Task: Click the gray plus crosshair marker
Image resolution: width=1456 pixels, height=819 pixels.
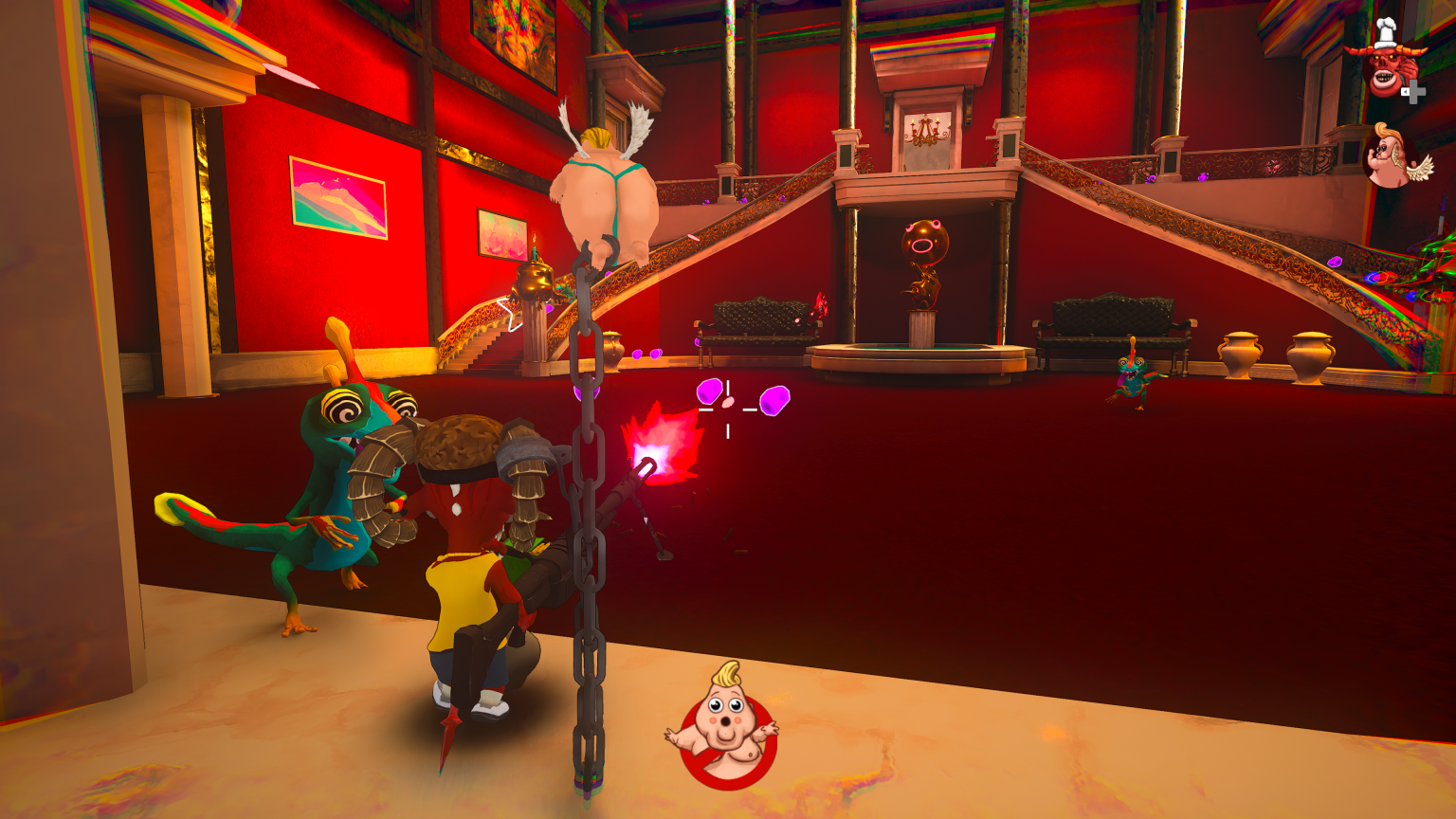Action: pyautogui.click(x=1414, y=90)
